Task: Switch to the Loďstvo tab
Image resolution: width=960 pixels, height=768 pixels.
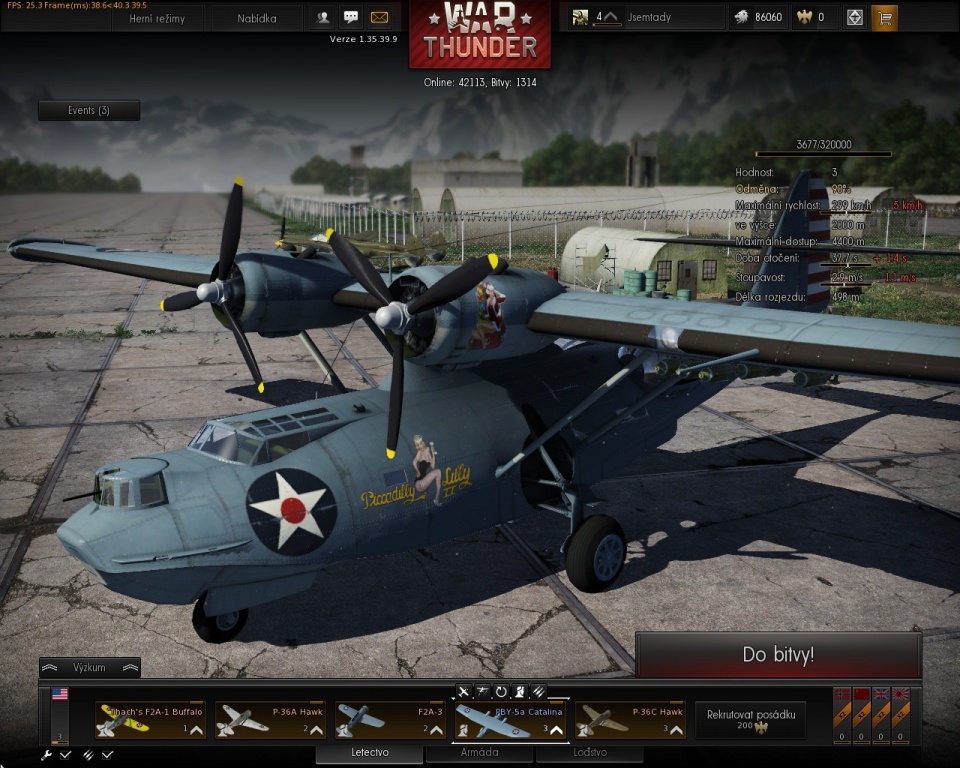Action: click(589, 753)
